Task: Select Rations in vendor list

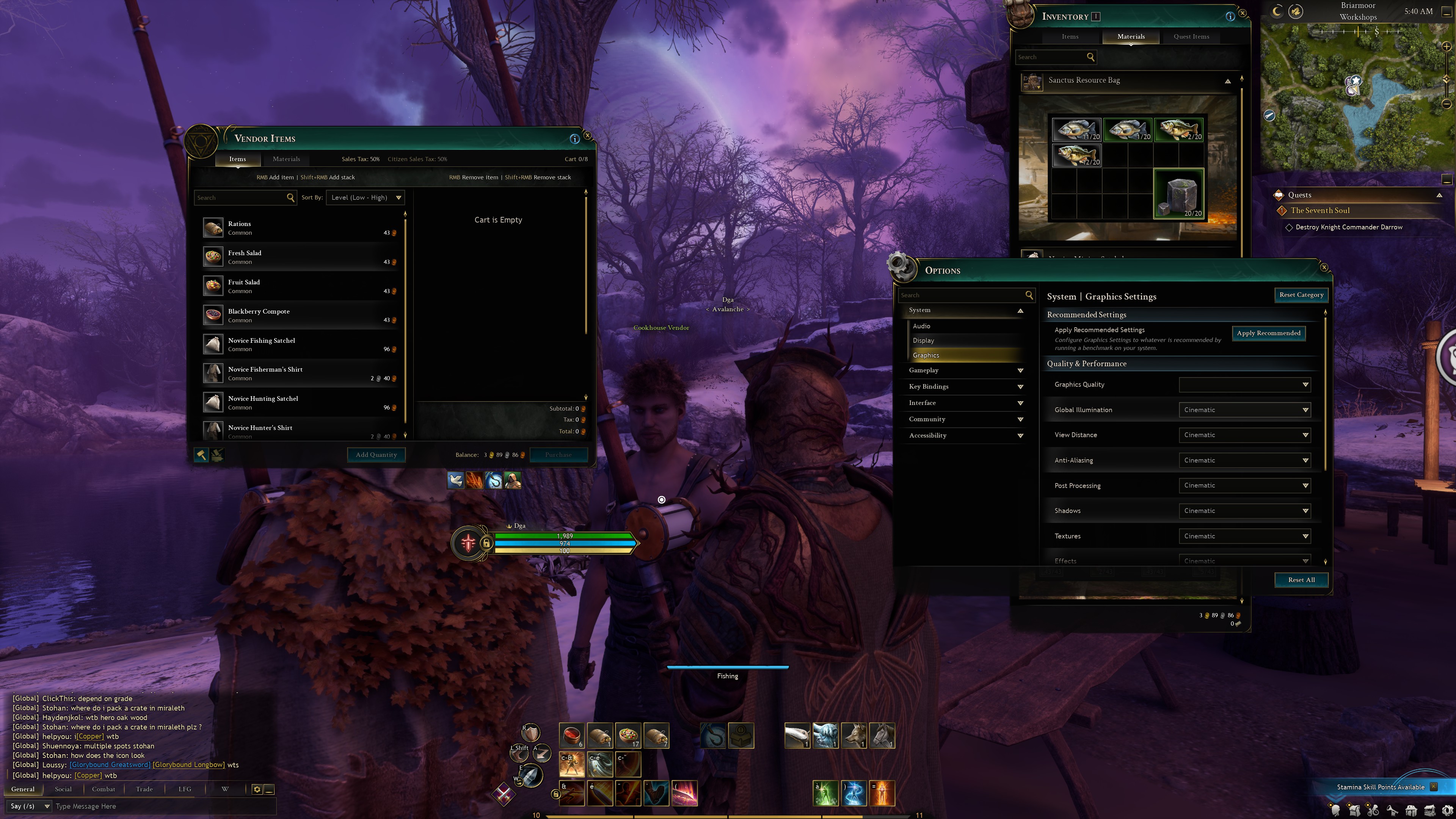Action: click(x=300, y=228)
